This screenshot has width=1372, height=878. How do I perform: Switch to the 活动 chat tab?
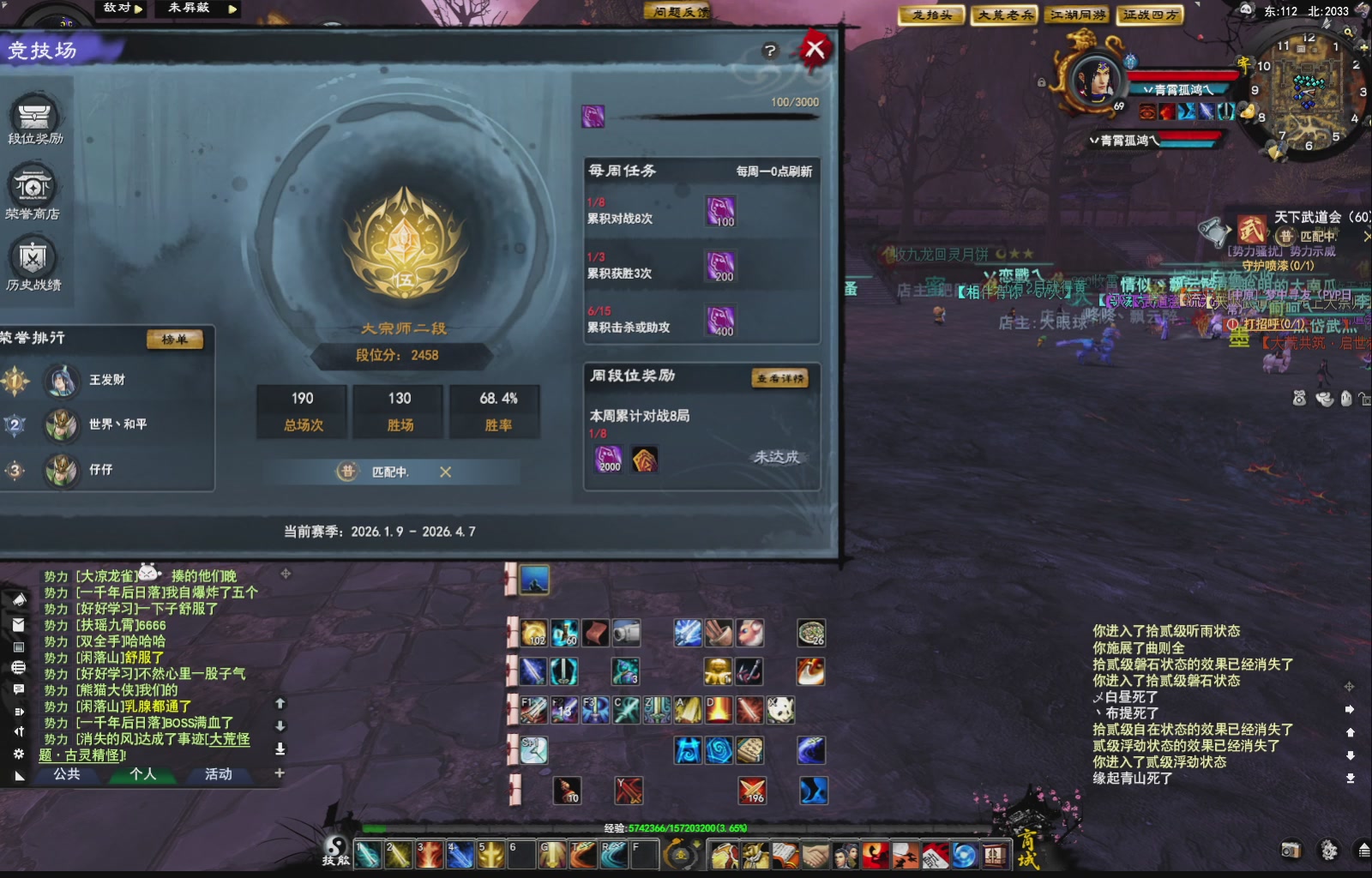pyautogui.click(x=220, y=775)
